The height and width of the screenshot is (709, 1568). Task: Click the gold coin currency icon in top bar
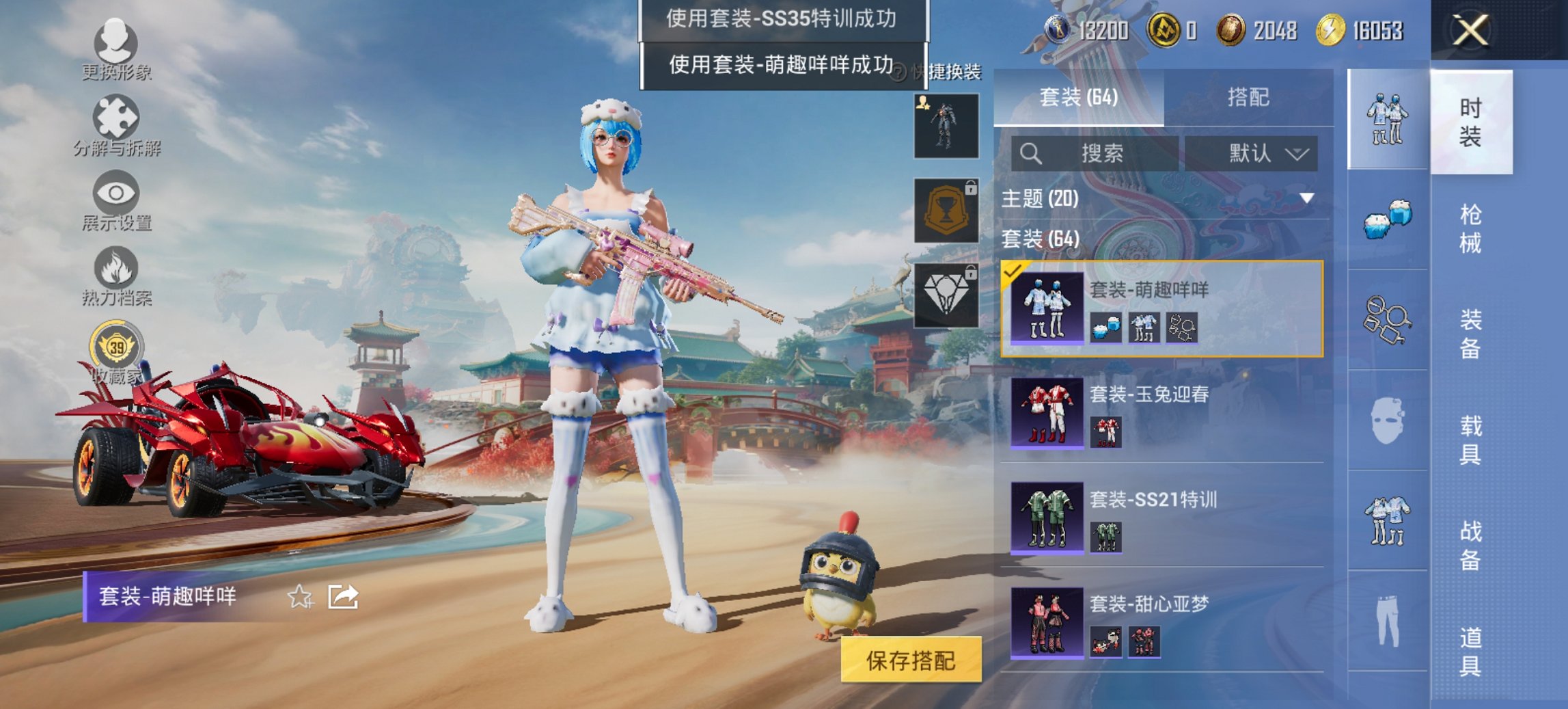pyautogui.click(x=1230, y=29)
